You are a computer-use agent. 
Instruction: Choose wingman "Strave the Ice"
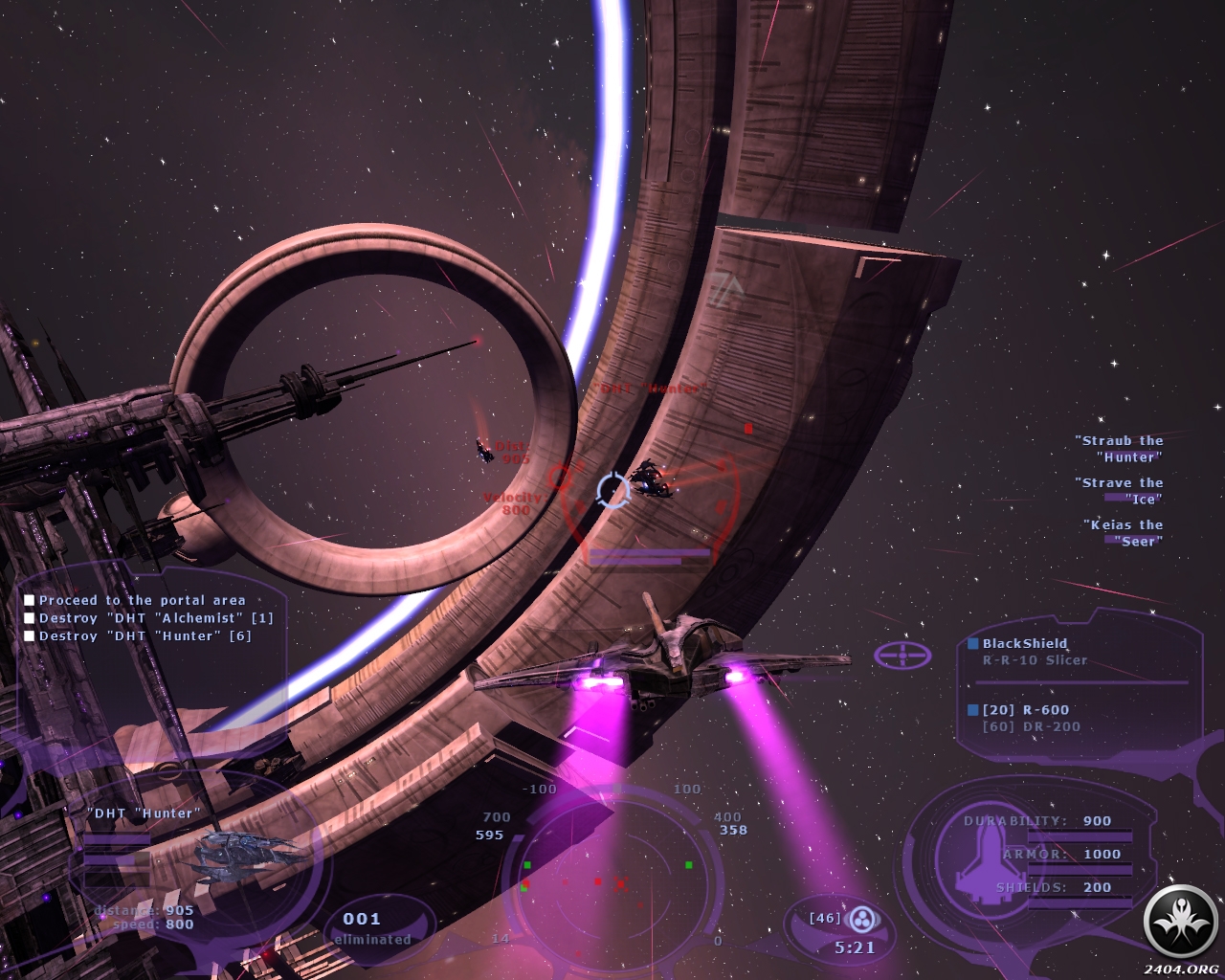[1122, 491]
